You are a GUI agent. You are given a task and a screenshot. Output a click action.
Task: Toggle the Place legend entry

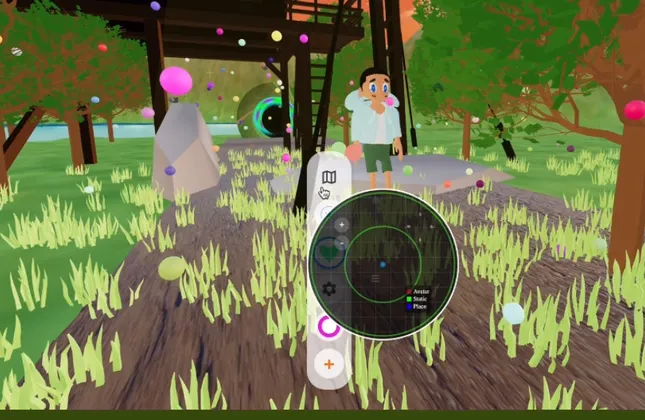420,305
